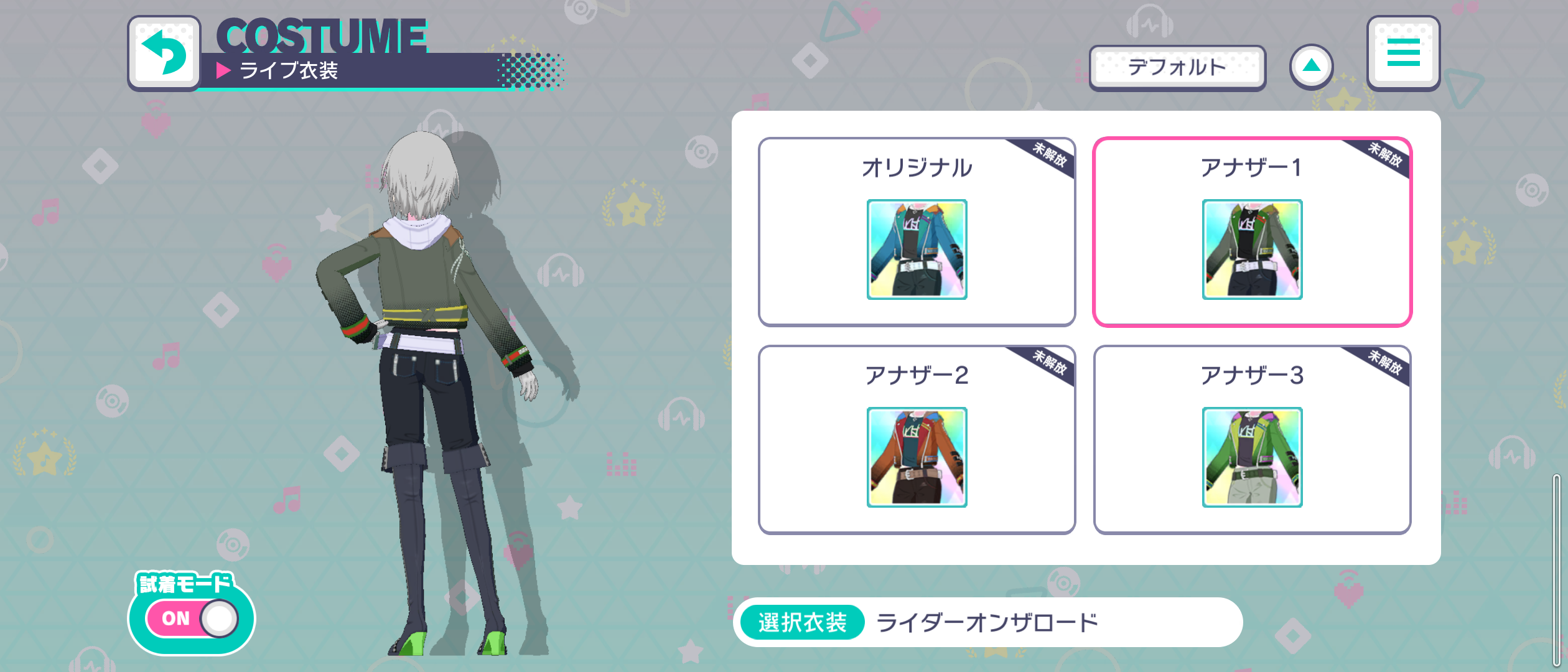
Task: Click the 選択衣装 label badge
Action: point(800,621)
